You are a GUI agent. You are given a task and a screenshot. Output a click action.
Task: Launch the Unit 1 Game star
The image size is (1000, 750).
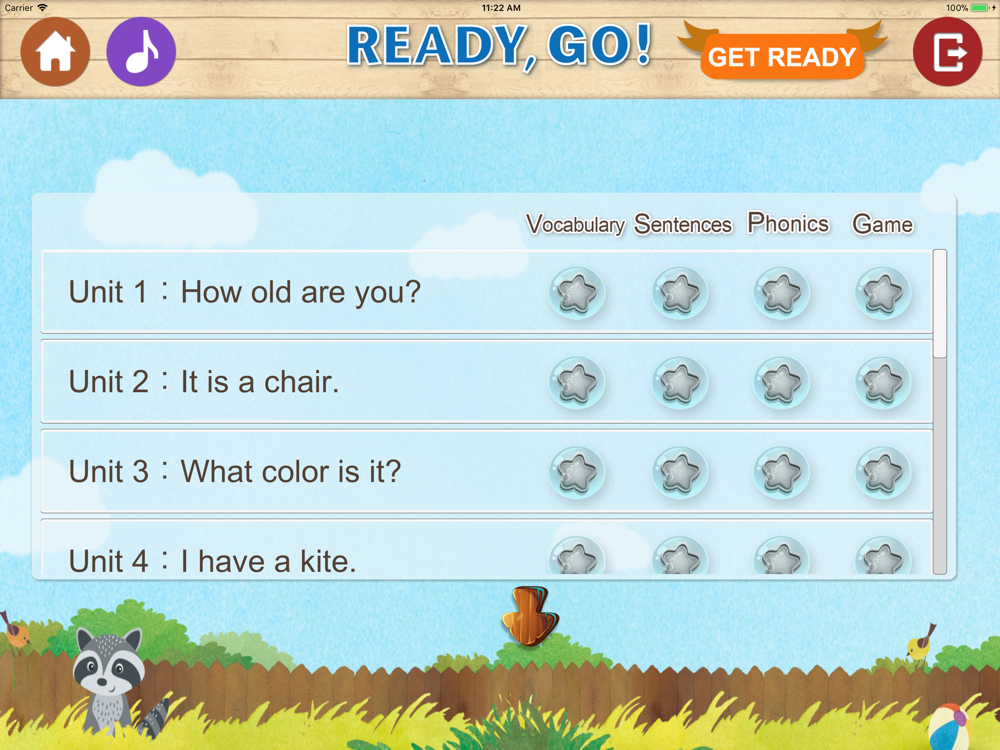pos(883,293)
